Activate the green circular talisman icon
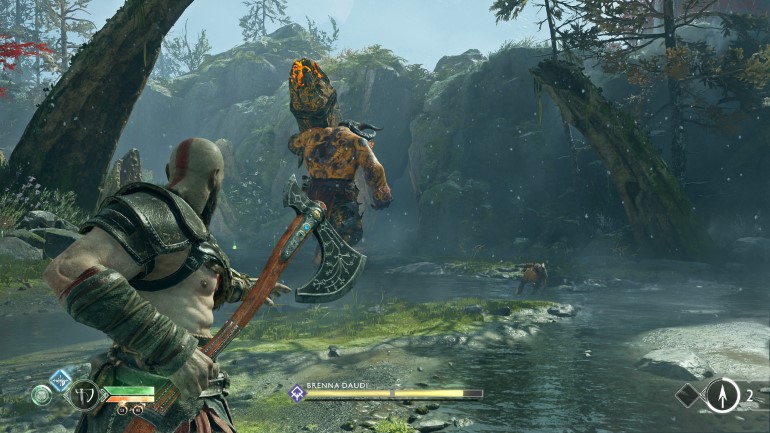This screenshot has height=433, width=770. point(42,395)
